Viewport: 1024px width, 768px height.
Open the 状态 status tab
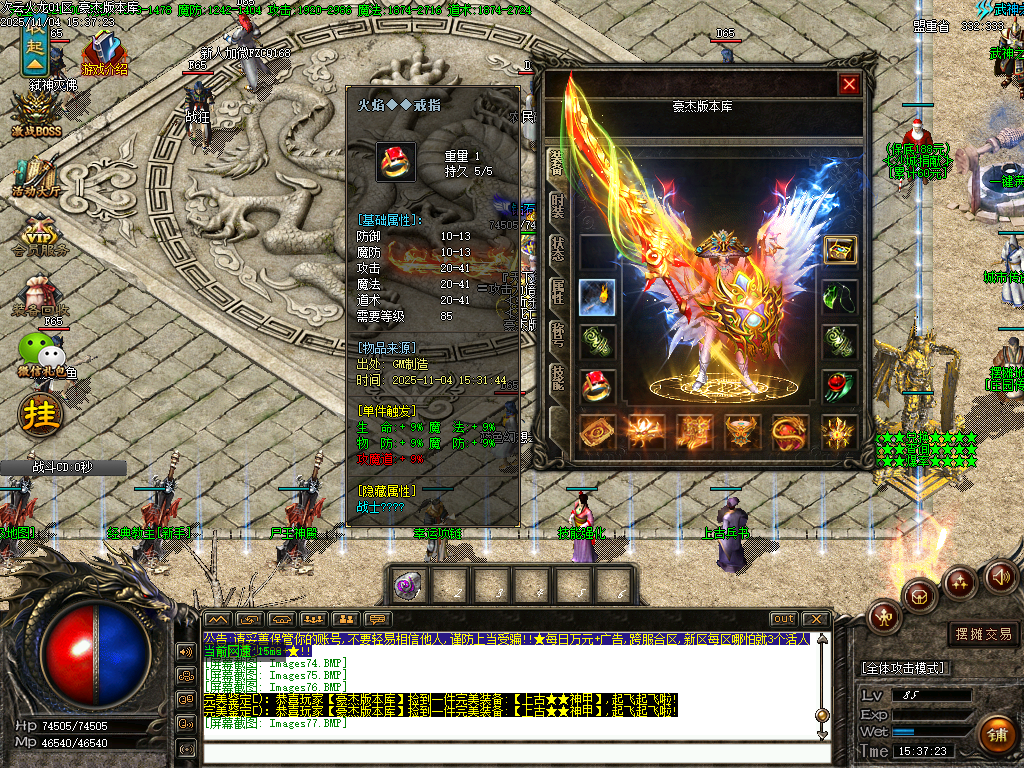coord(557,252)
